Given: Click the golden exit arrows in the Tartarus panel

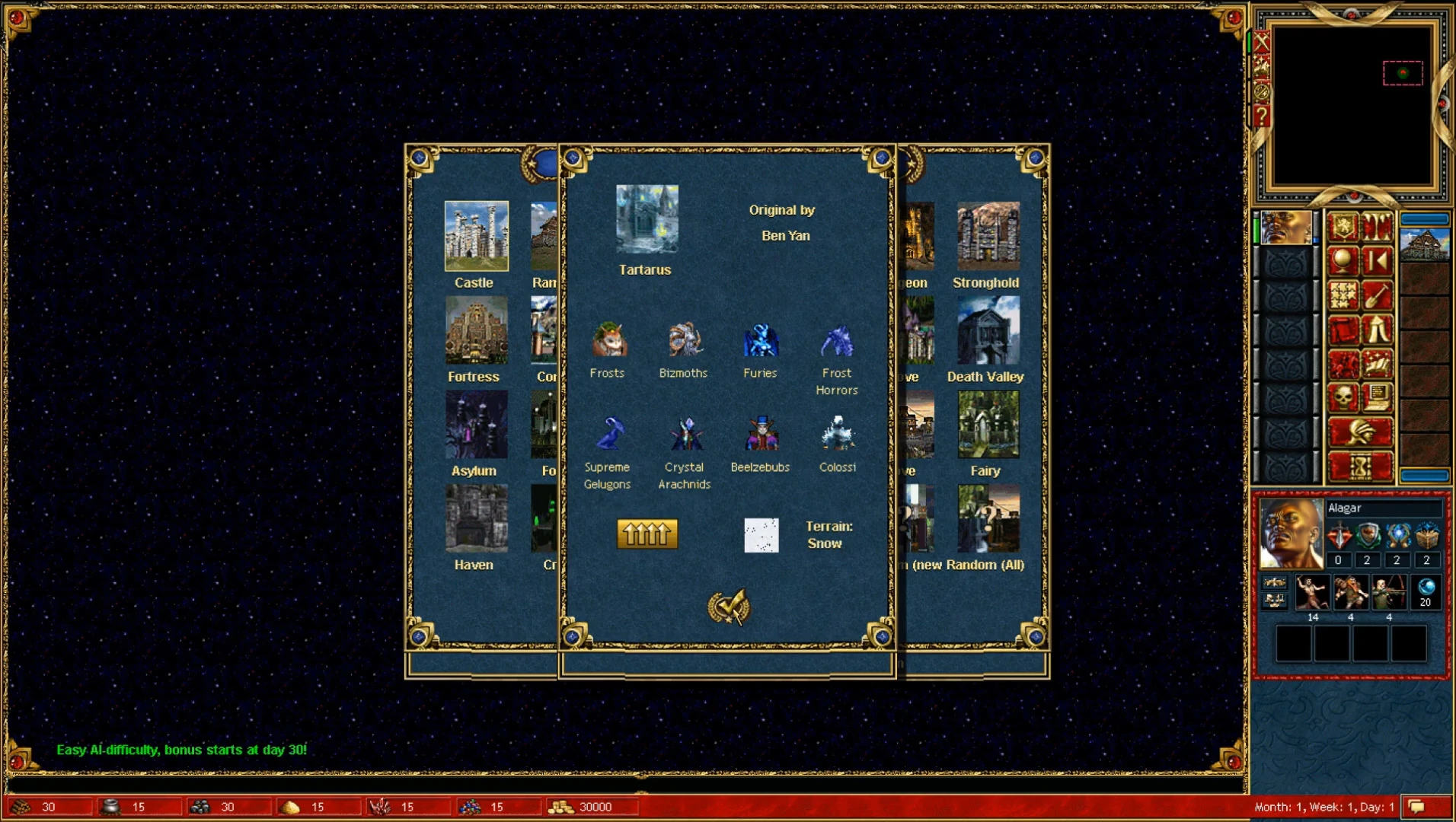Looking at the screenshot, I should click(x=647, y=533).
